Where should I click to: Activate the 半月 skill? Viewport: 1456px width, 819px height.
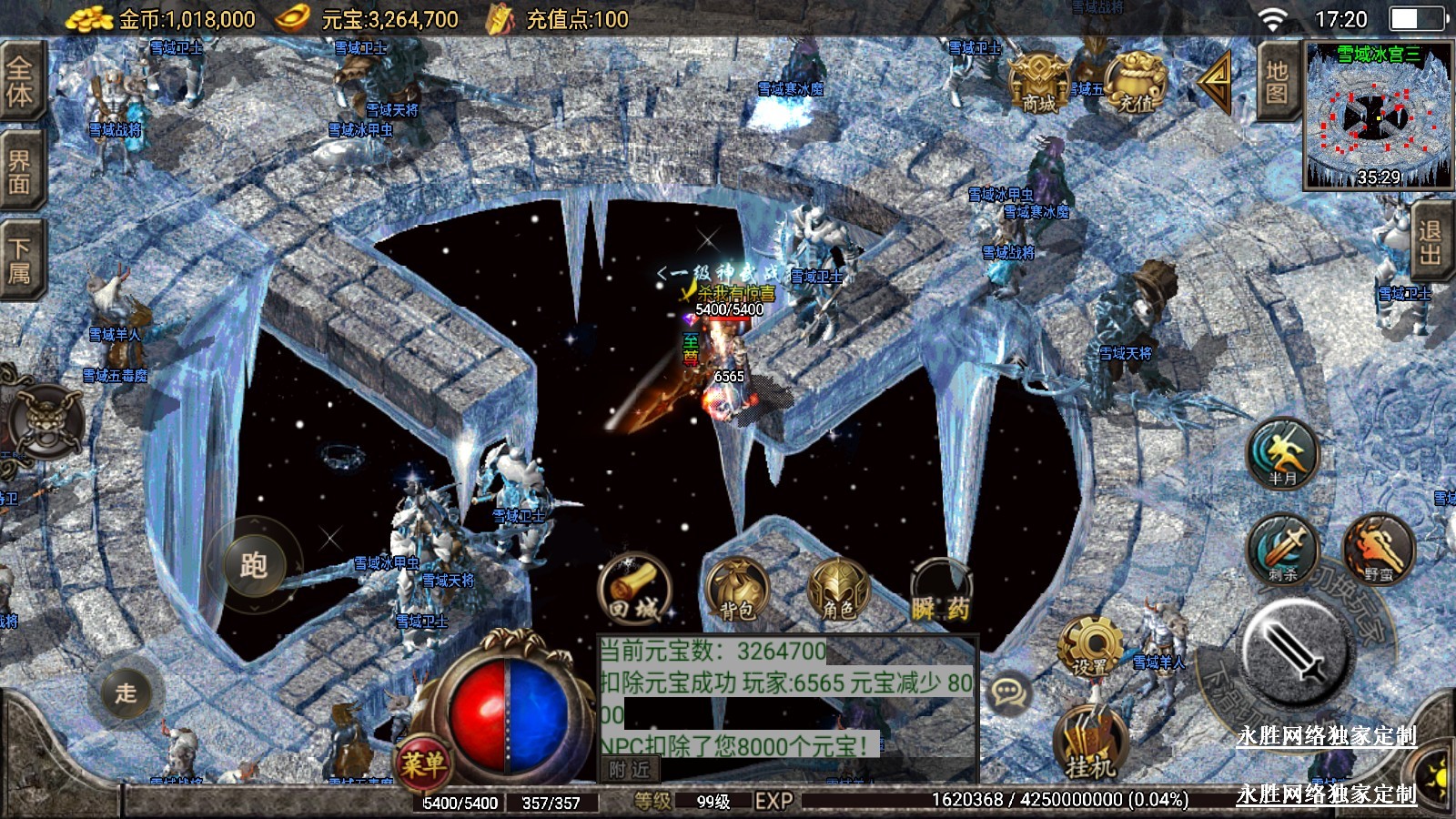[1283, 454]
